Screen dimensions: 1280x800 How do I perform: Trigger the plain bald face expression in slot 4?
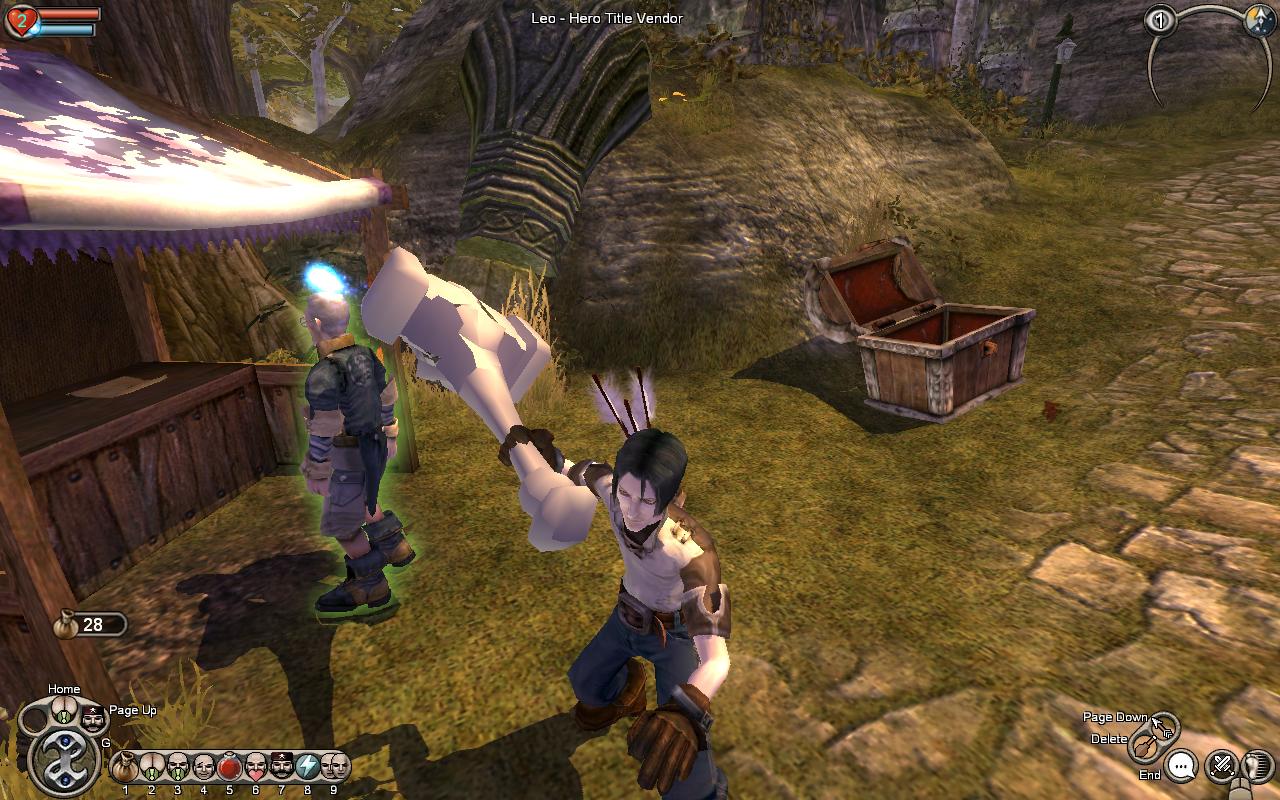coord(203,767)
